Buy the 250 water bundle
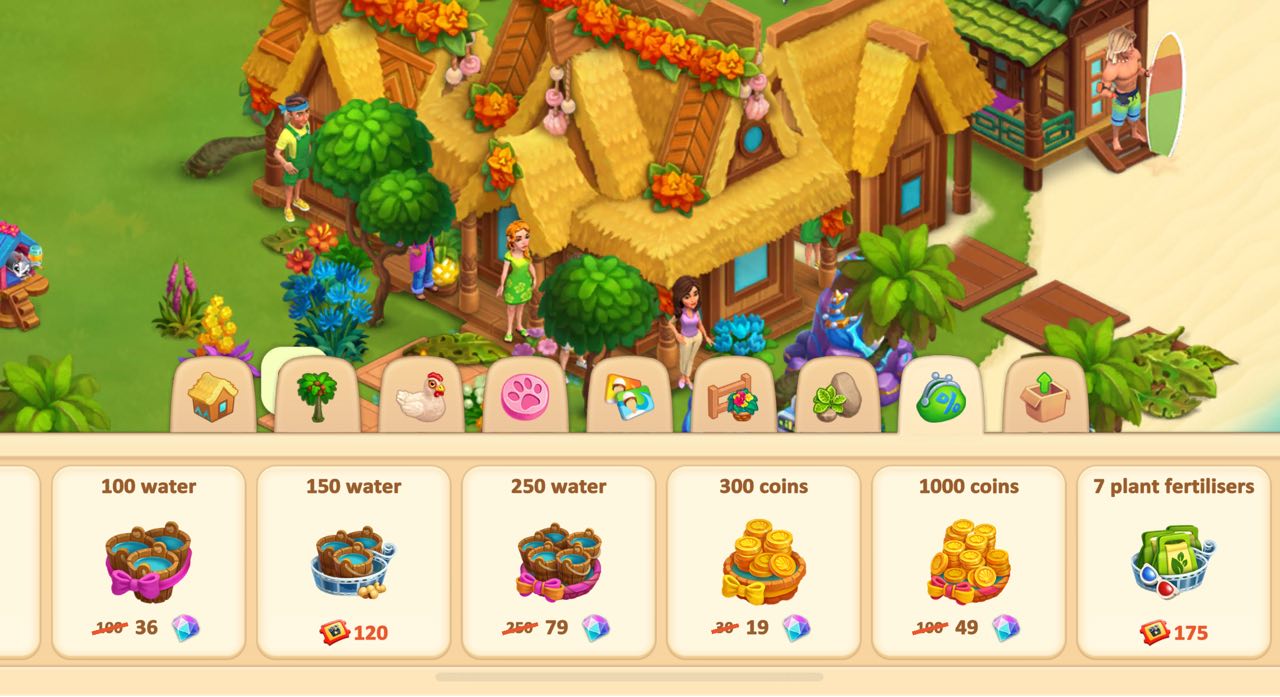Screen dimensions: 1280x697 click(x=558, y=561)
